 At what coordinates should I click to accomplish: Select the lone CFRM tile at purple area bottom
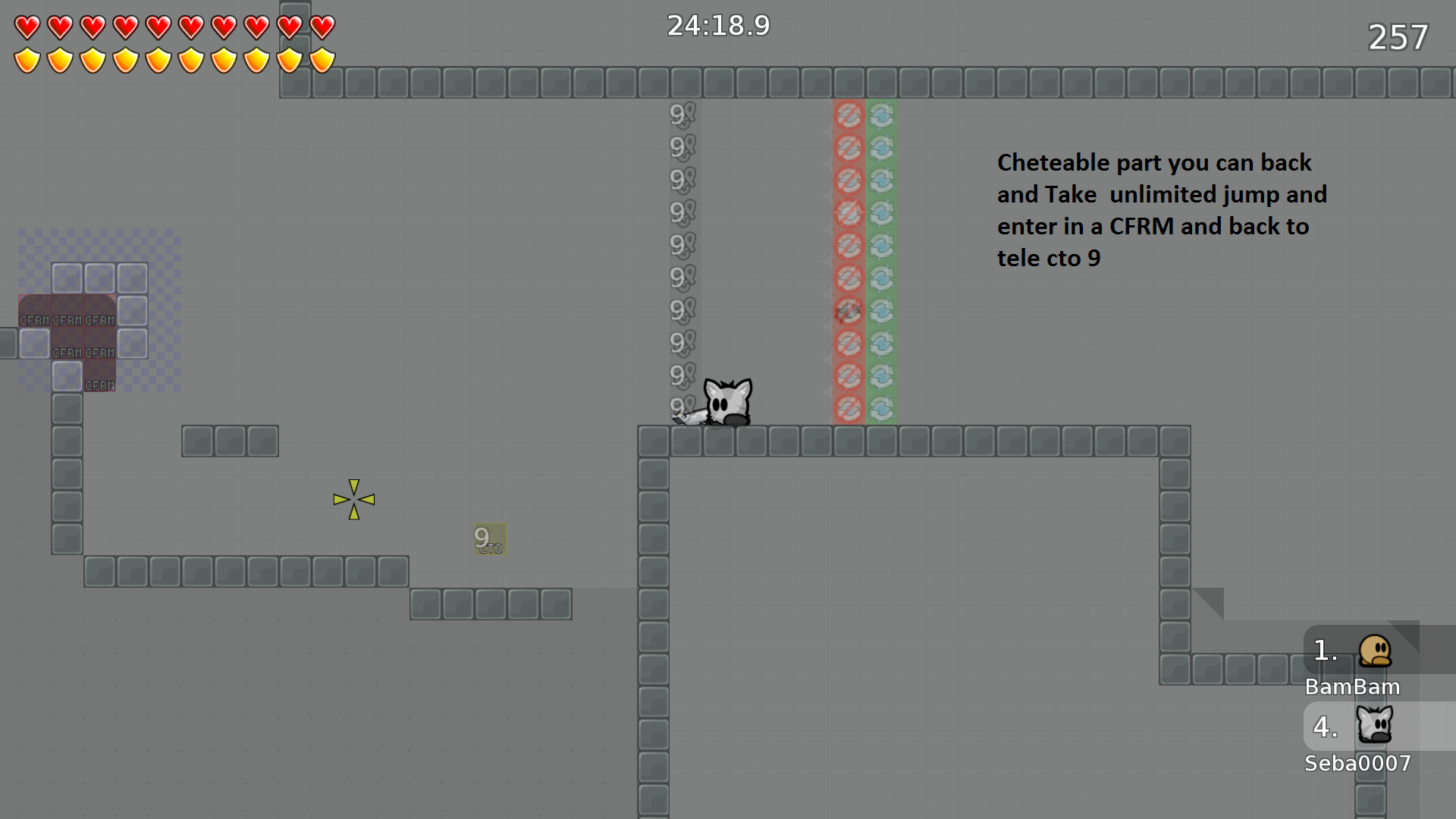coord(99,385)
